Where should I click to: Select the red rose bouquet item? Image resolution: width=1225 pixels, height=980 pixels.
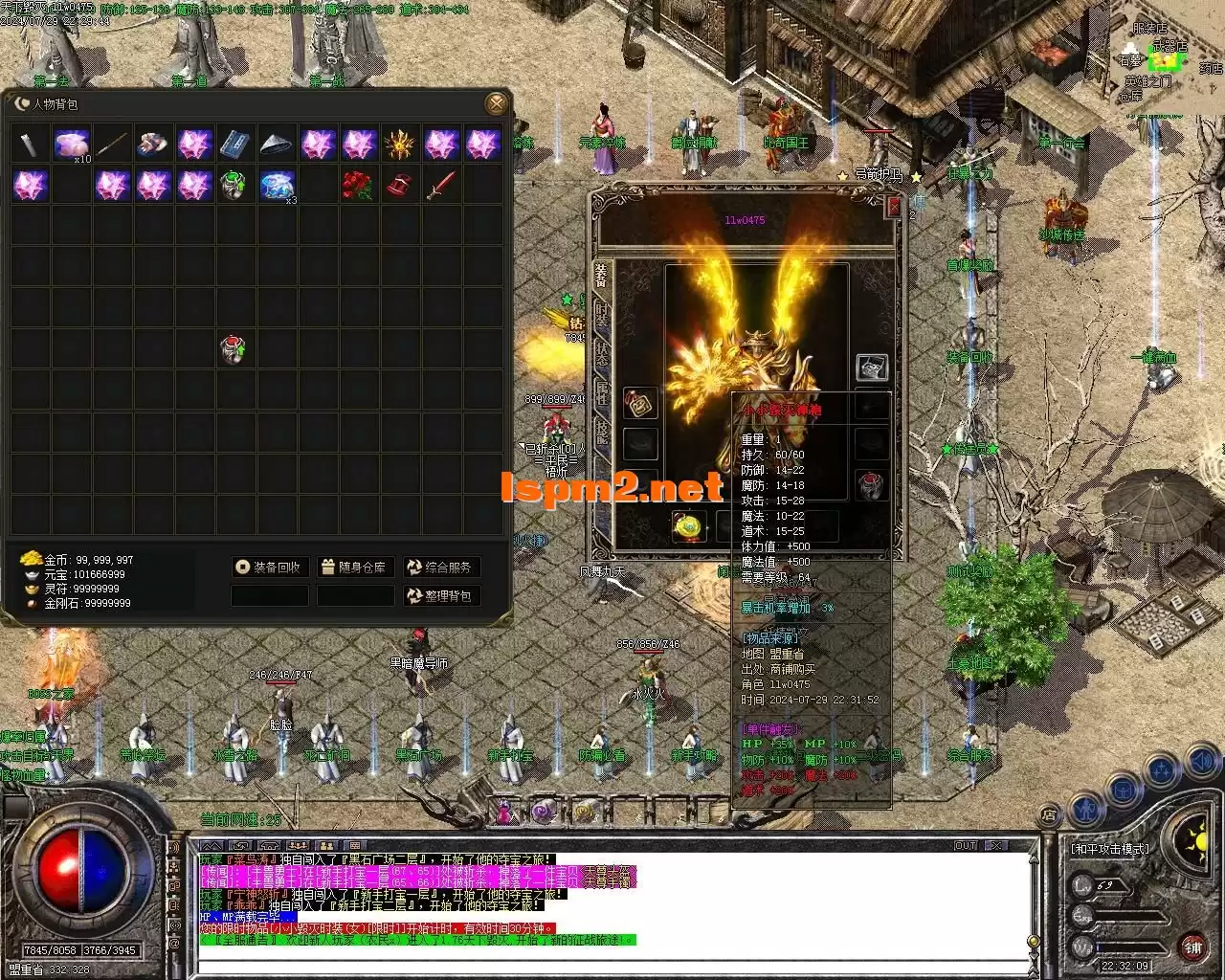point(358,186)
